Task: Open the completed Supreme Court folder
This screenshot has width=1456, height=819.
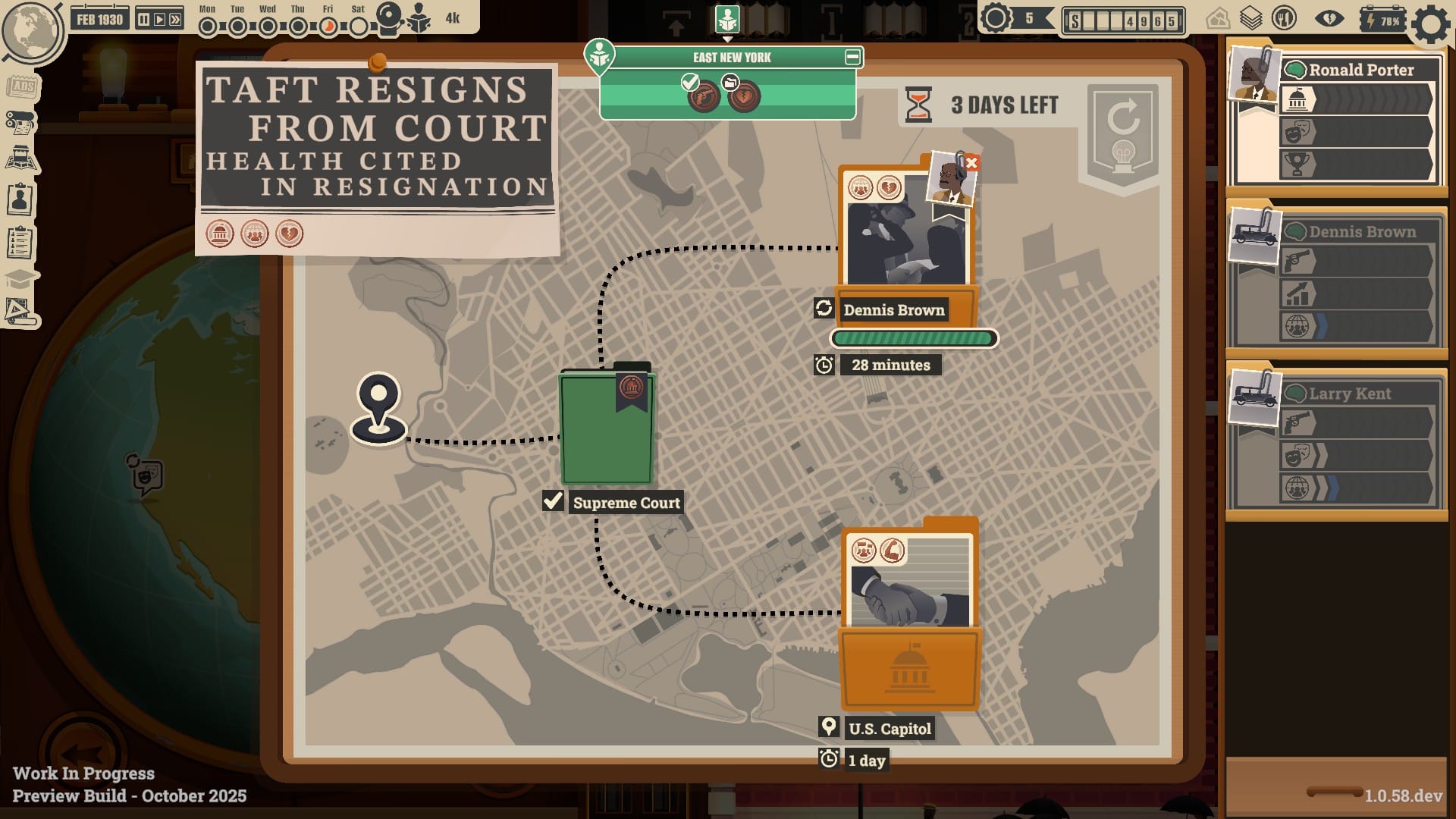Action: (607, 428)
